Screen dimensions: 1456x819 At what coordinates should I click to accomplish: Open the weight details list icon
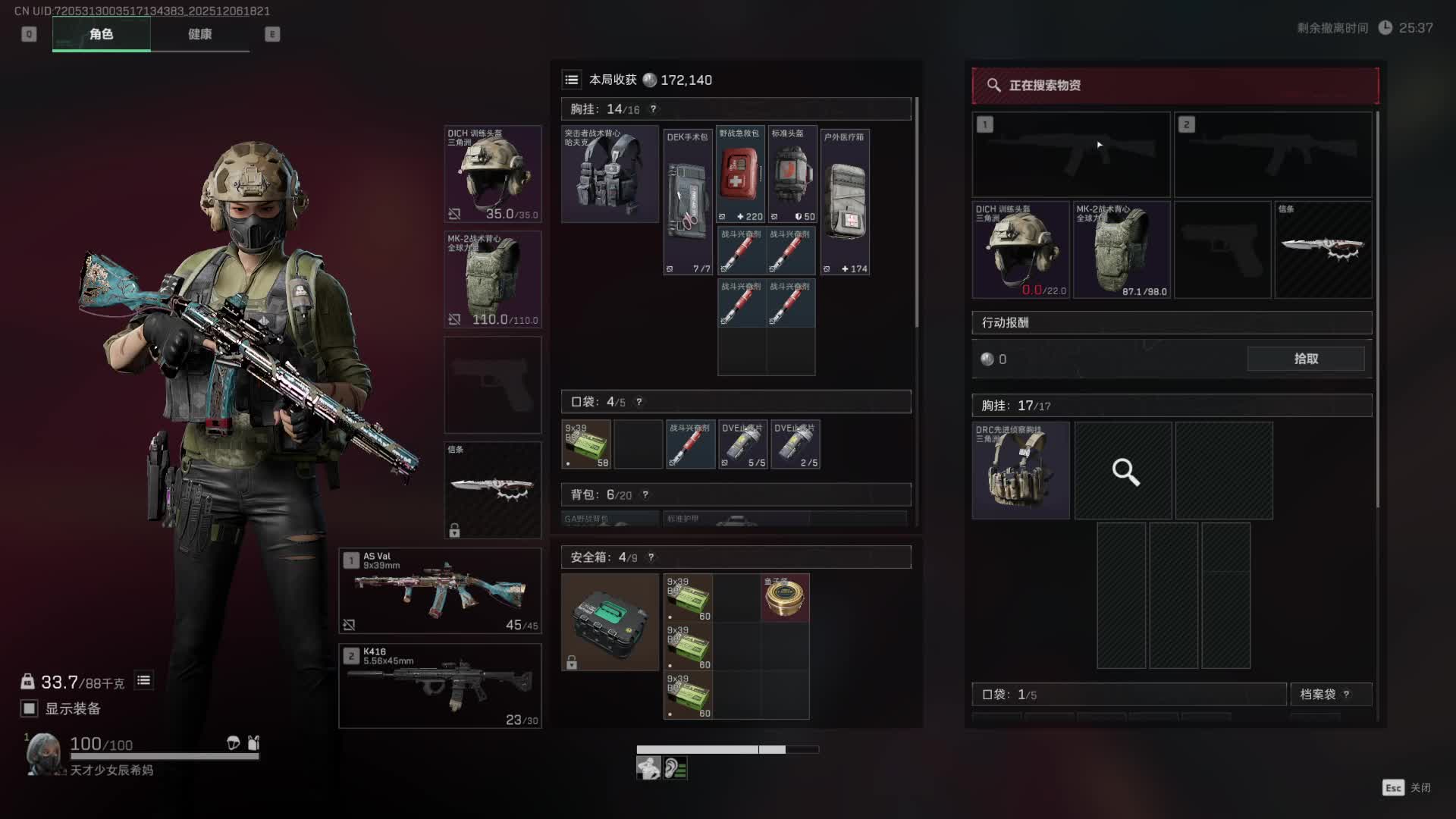point(143,680)
